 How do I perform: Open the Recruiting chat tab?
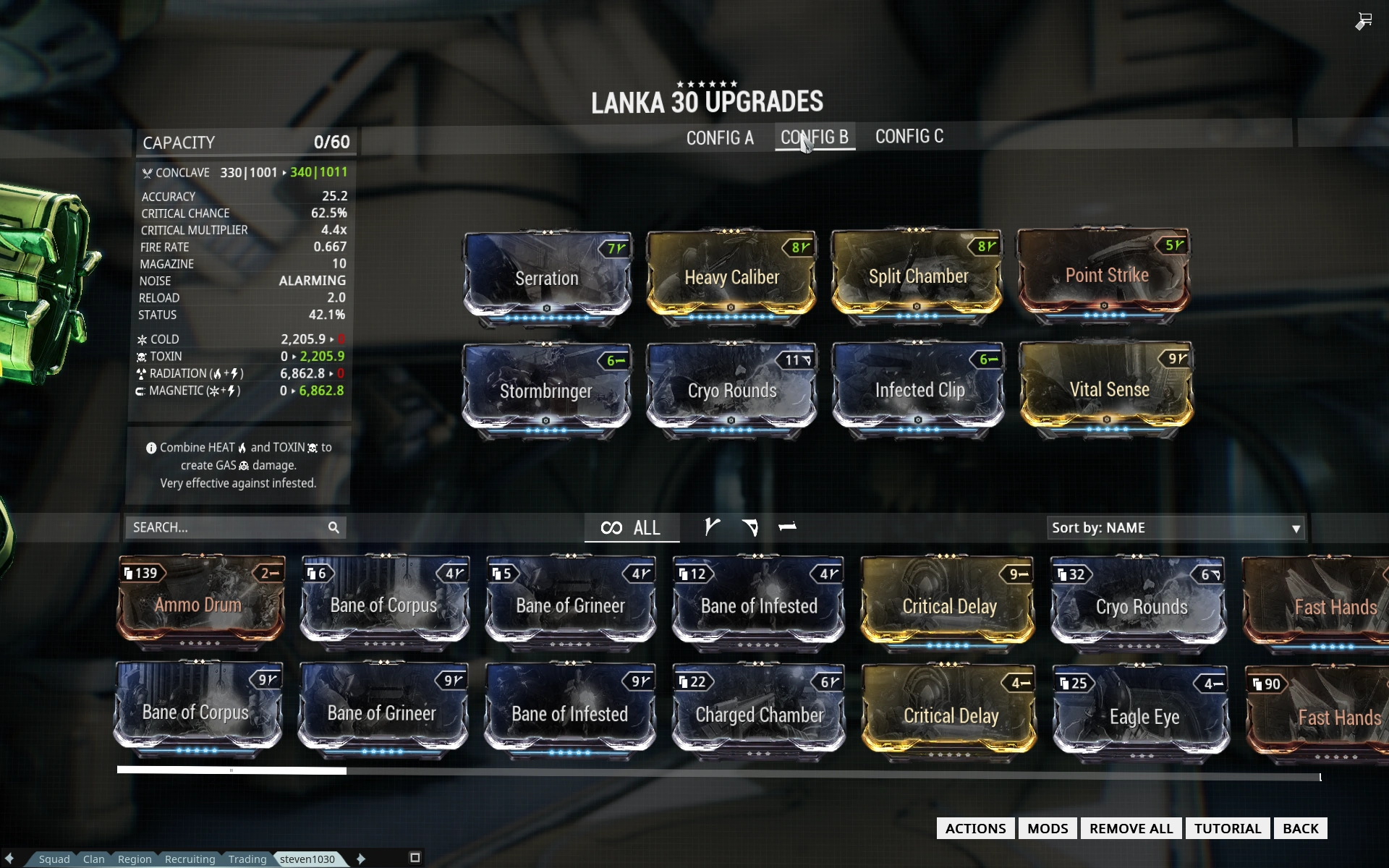(190, 859)
